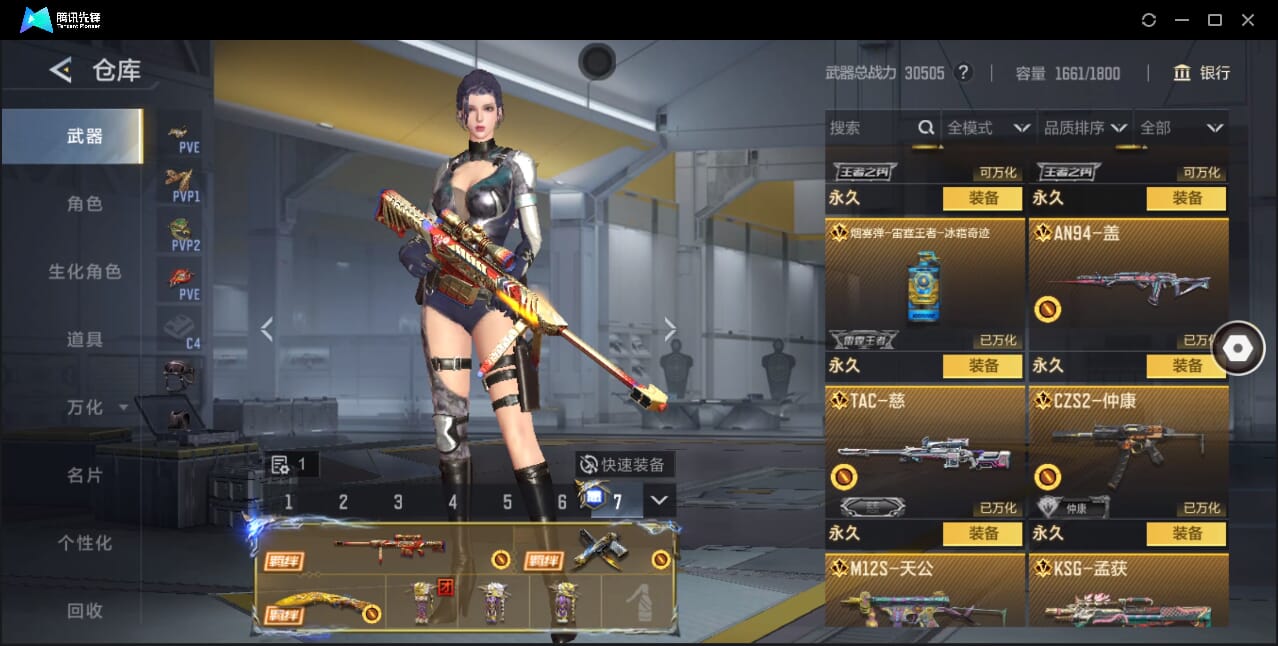Open the 回收 recycle section
Image resolution: width=1278 pixels, height=646 pixels.
tap(85, 610)
